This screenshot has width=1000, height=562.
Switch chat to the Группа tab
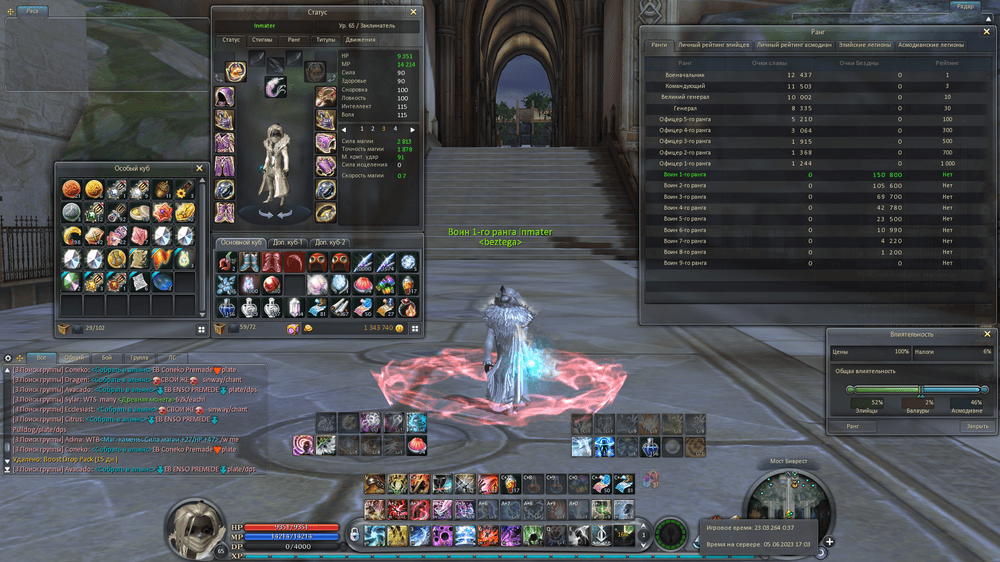click(x=139, y=357)
